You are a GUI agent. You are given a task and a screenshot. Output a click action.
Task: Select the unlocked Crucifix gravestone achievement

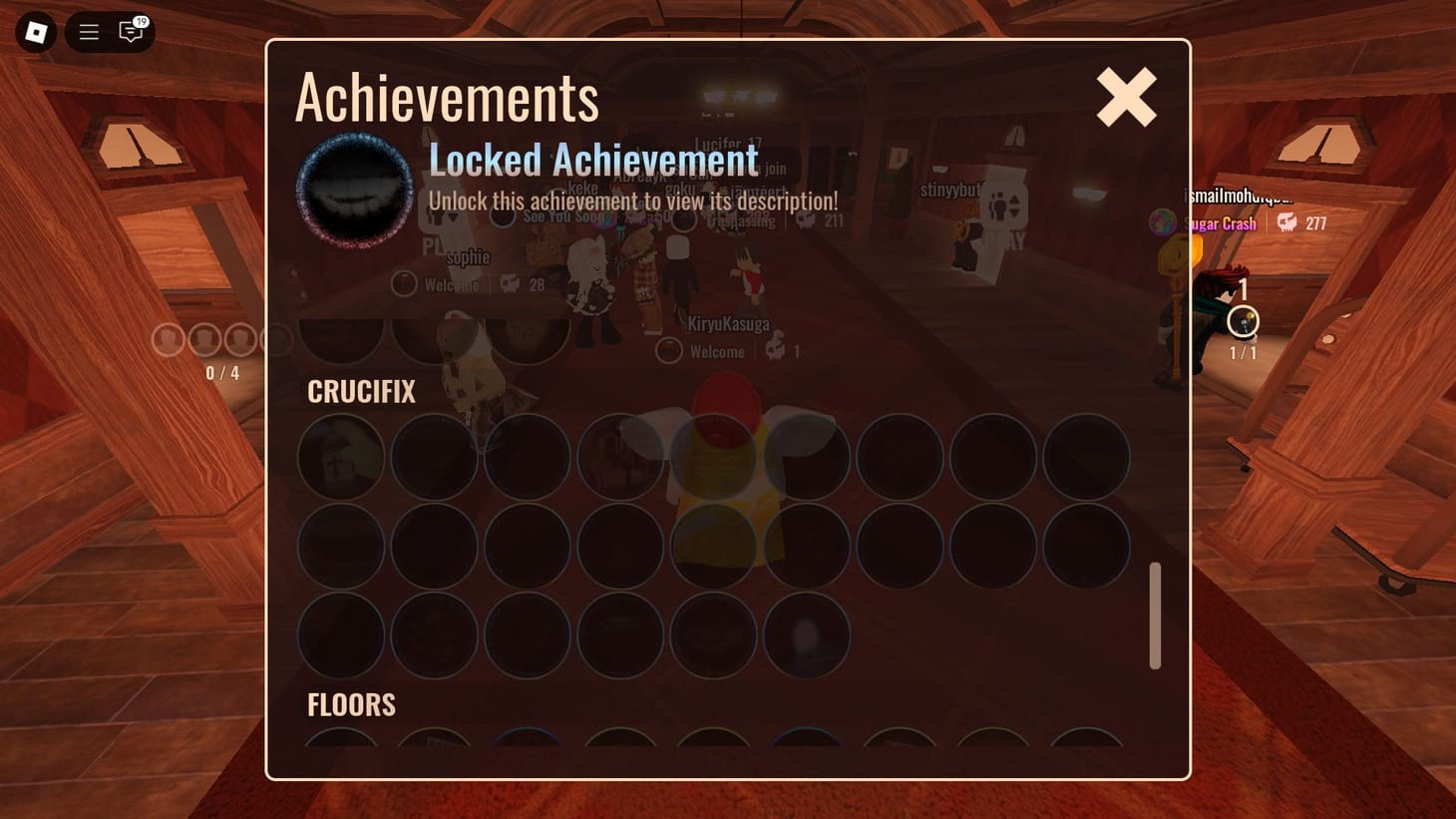341,457
